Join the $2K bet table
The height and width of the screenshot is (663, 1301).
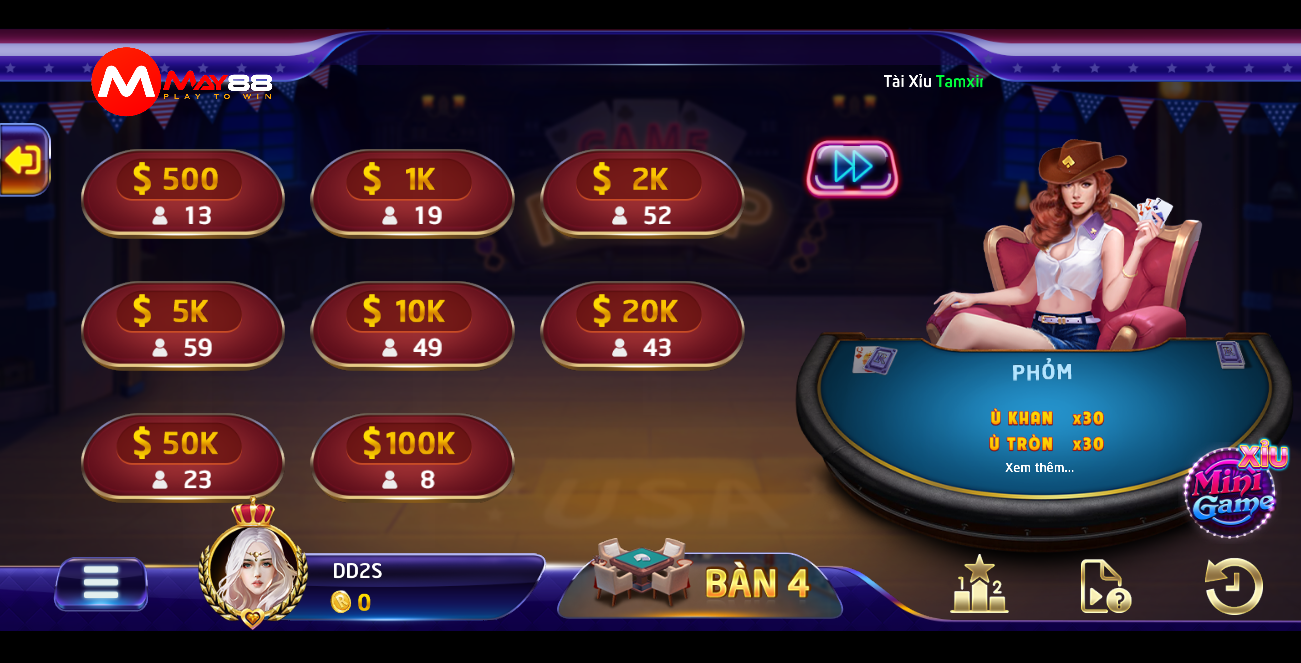pos(642,194)
